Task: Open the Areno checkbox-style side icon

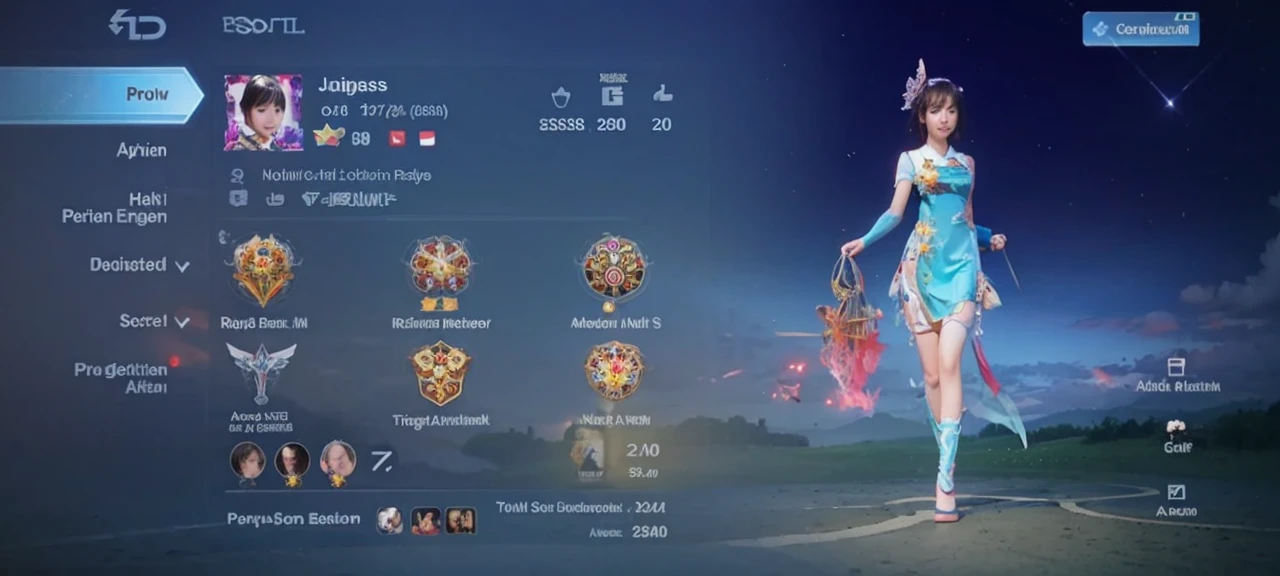Action: 1176,491
